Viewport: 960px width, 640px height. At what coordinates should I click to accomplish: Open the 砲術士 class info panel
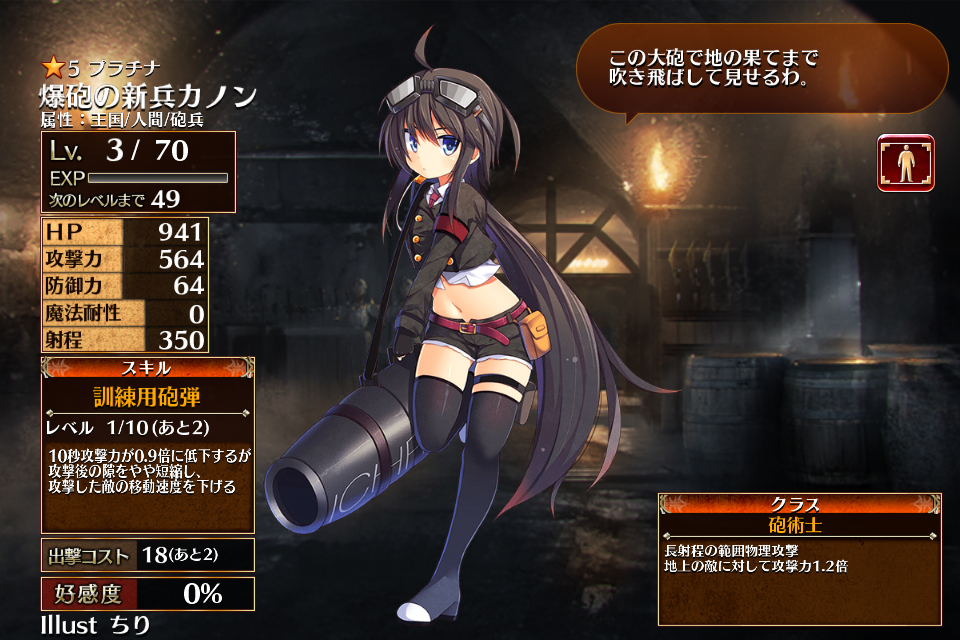coord(798,558)
